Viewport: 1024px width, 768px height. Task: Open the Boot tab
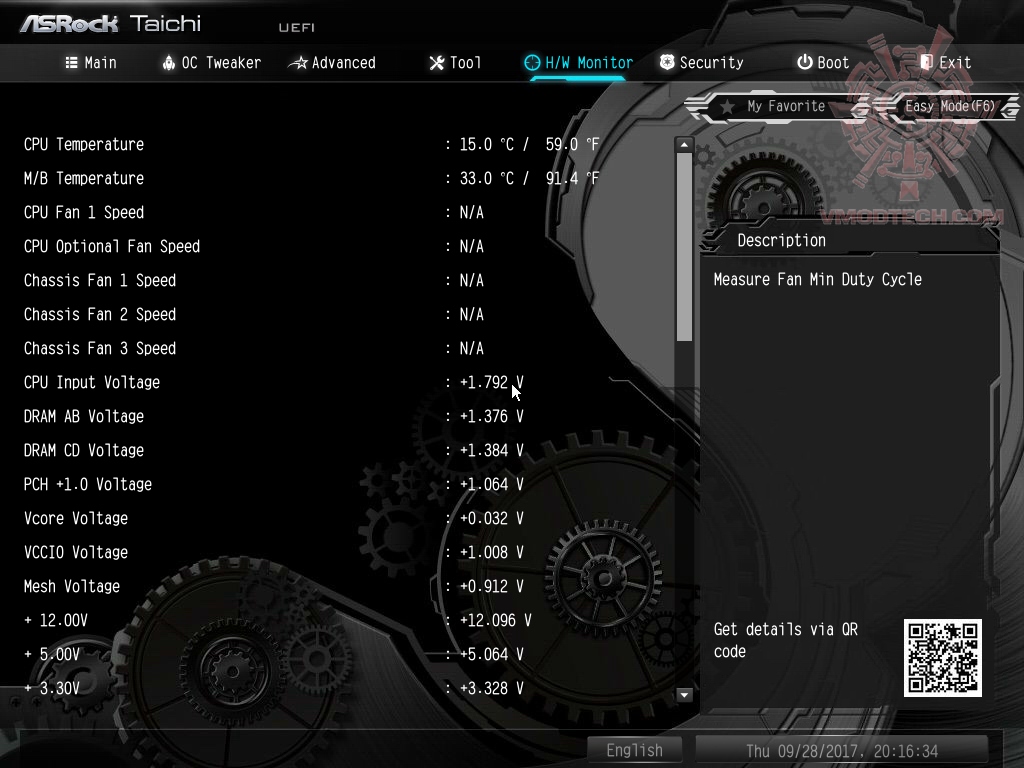pos(823,62)
